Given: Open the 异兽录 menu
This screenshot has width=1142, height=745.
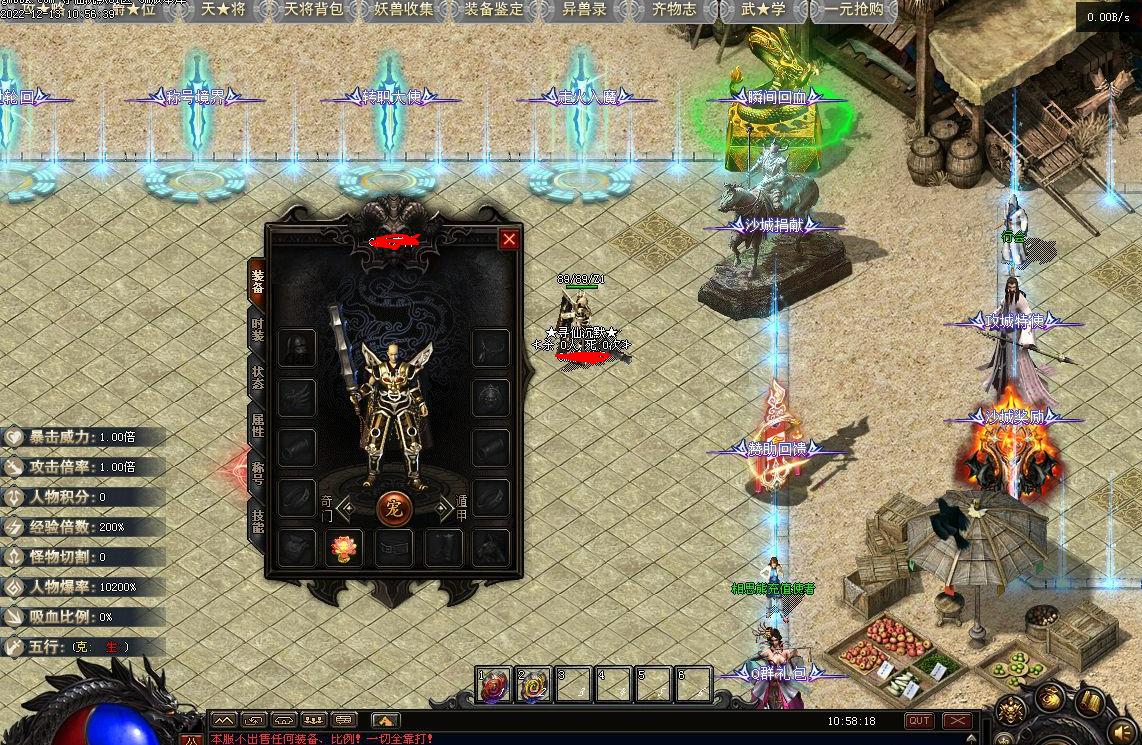Looking at the screenshot, I should (x=584, y=10).
